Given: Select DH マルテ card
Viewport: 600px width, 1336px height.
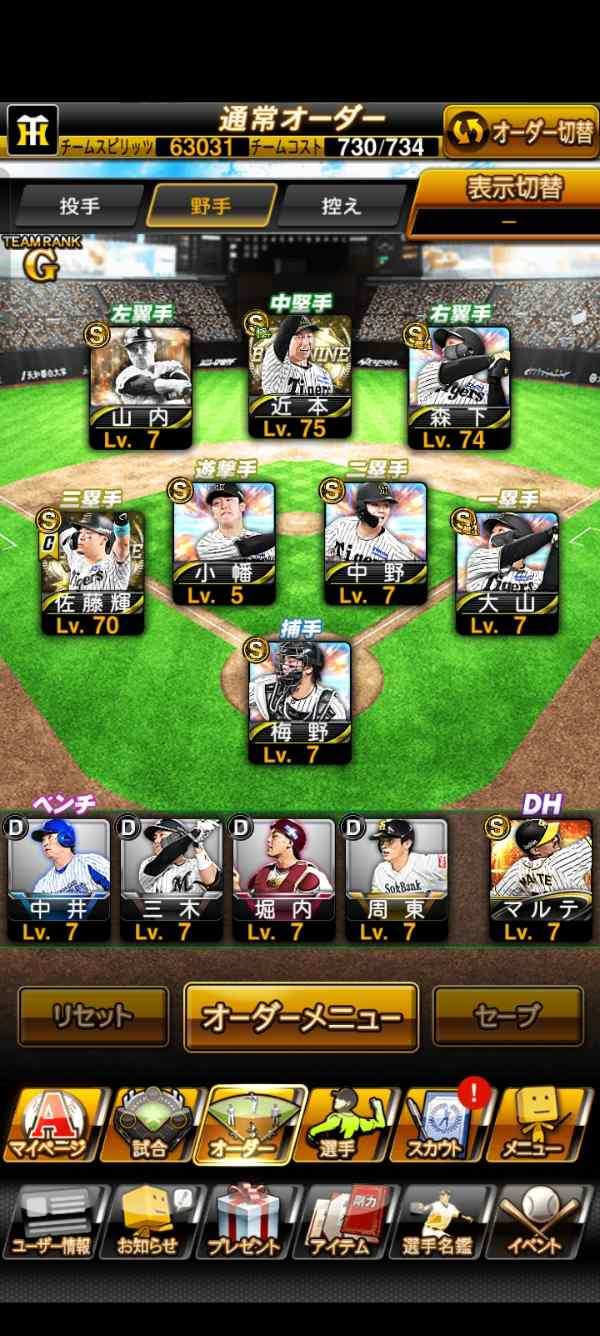Looking at the screenshot, I should tap(540, 880).
